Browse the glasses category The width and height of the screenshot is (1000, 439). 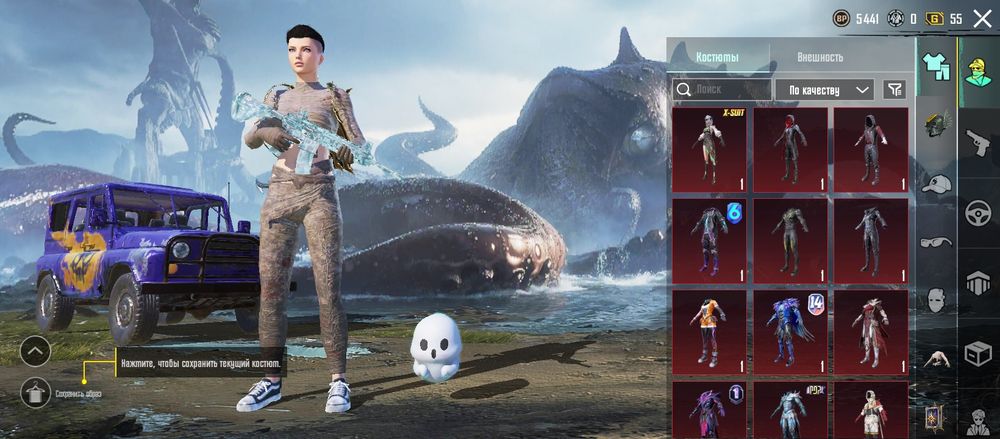pos(936,241)
